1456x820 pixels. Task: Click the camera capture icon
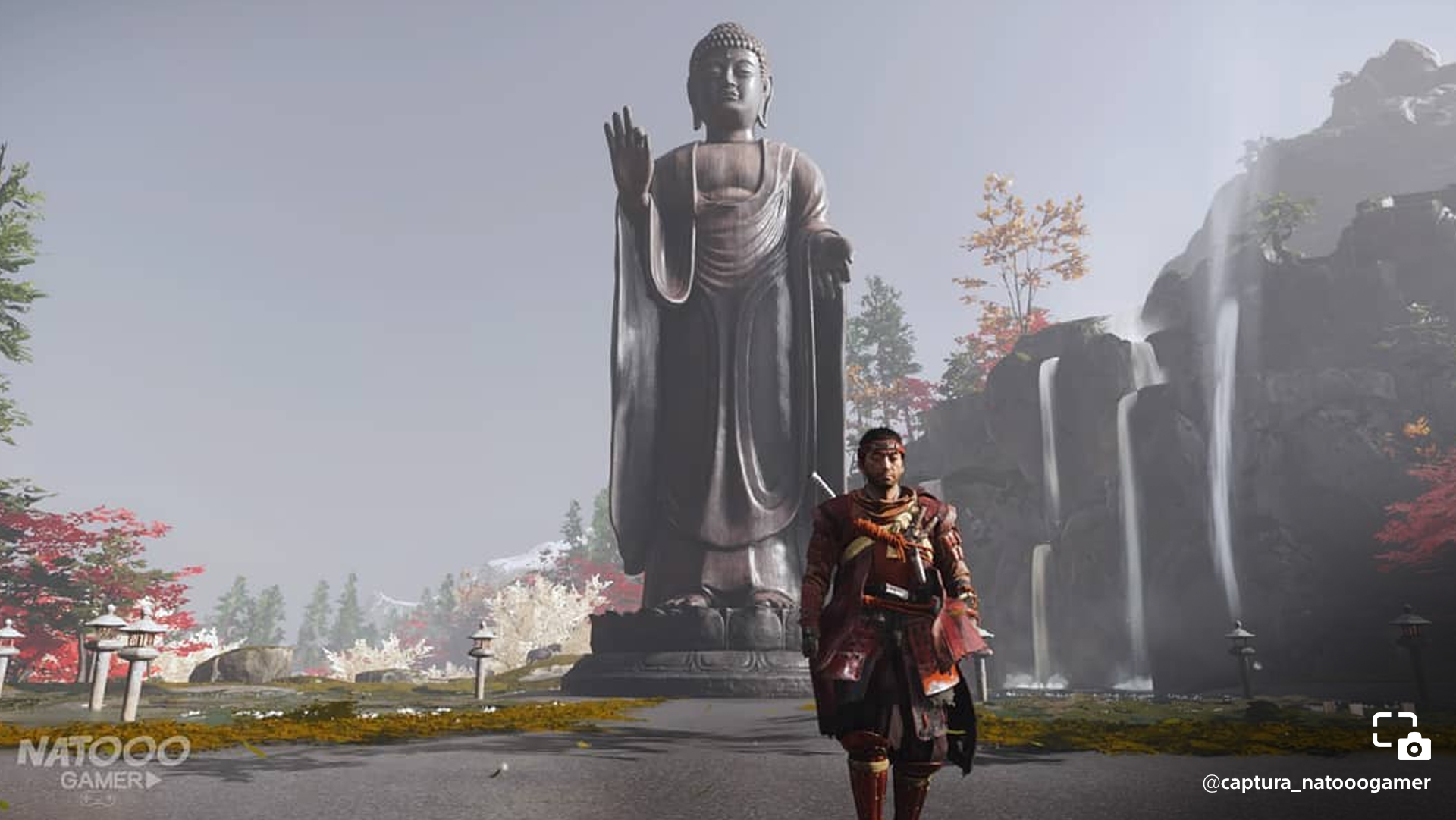[x=1401, y=736]
